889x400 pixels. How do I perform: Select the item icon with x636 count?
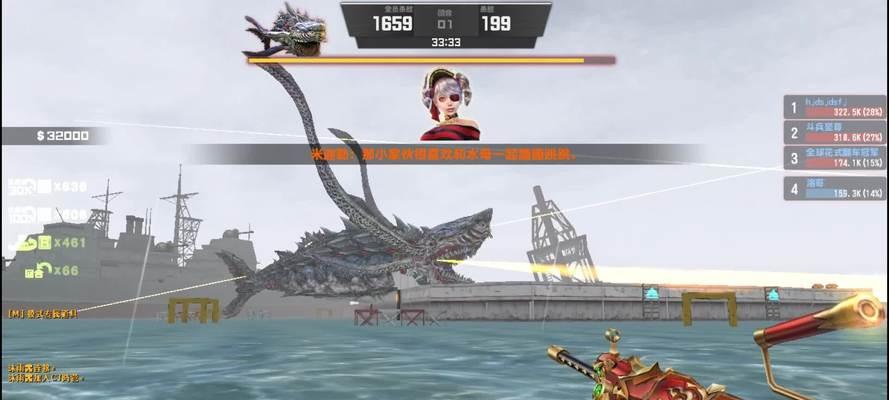(x=29, y=186)
